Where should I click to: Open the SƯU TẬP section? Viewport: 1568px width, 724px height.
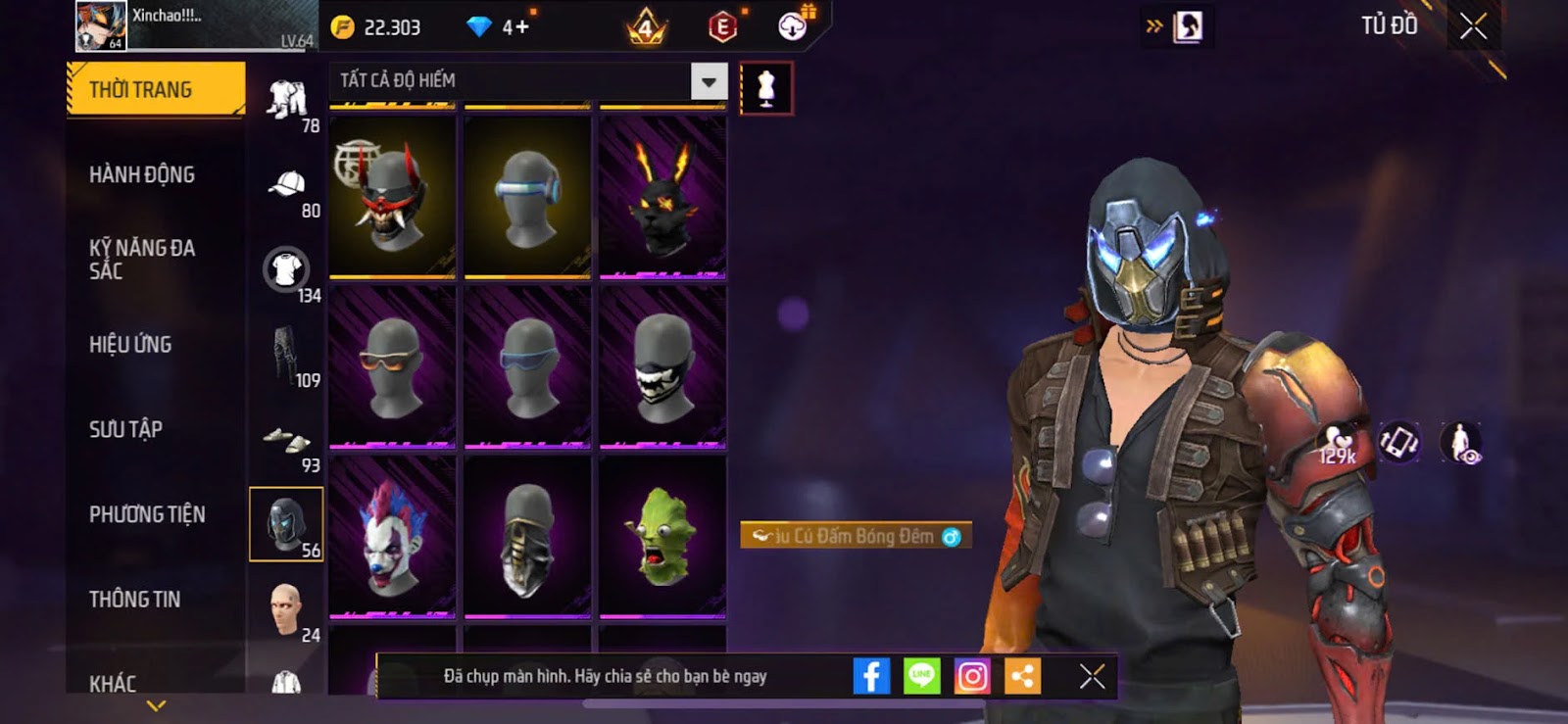click(125, 429)
